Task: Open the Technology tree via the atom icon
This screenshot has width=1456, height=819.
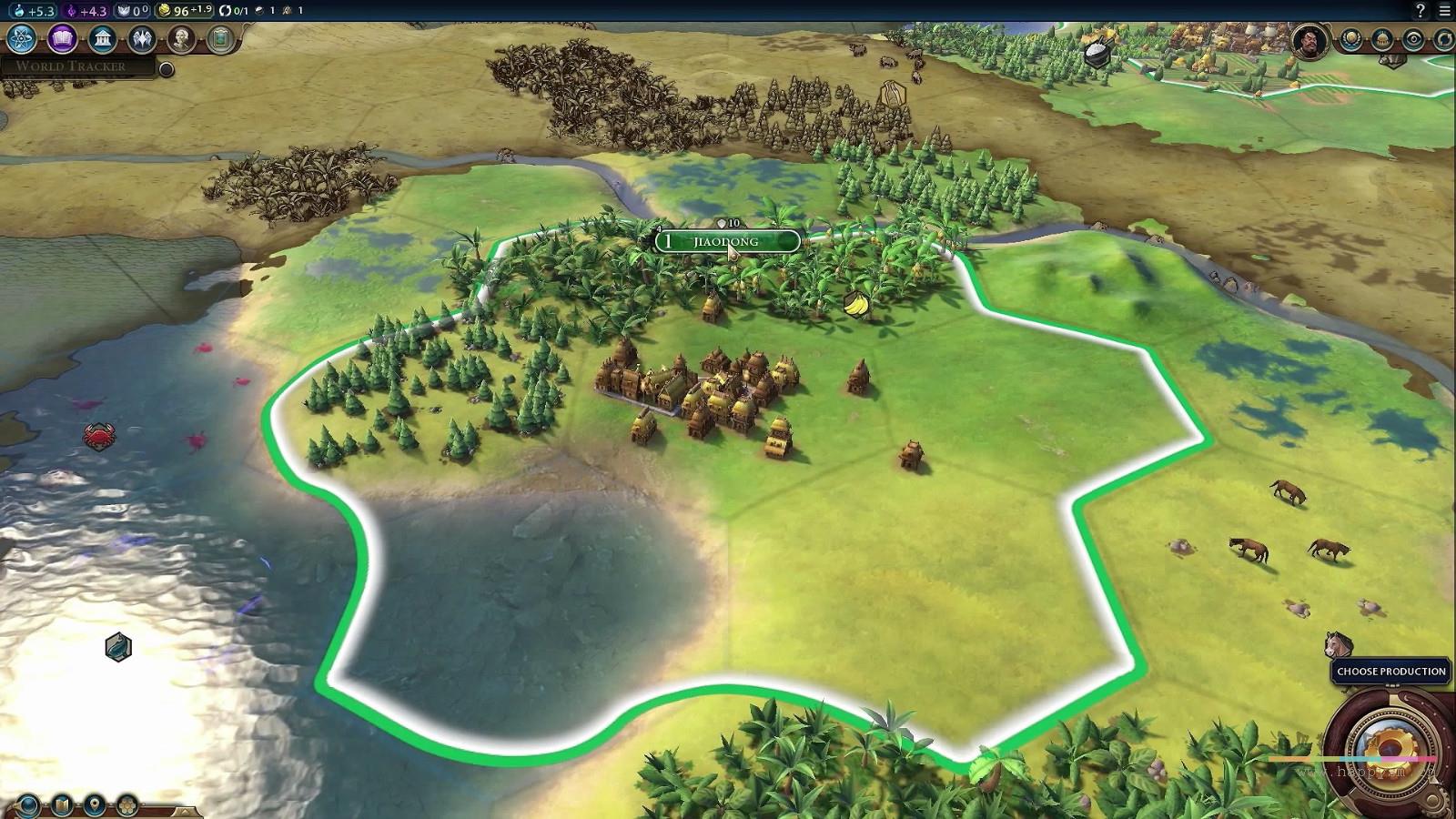Action: tap(22, 39)
